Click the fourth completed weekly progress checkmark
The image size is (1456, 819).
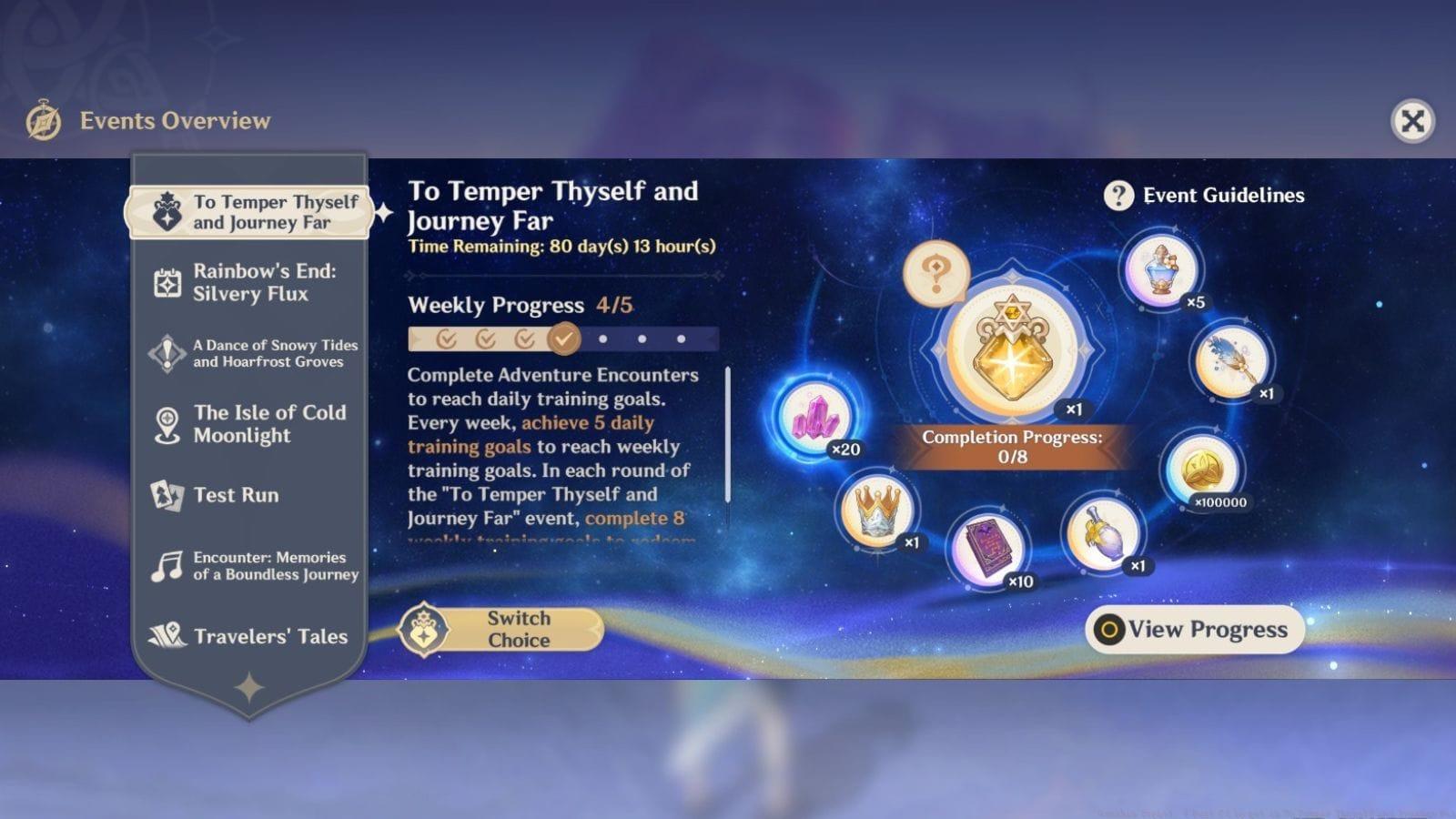pos(562,339)
